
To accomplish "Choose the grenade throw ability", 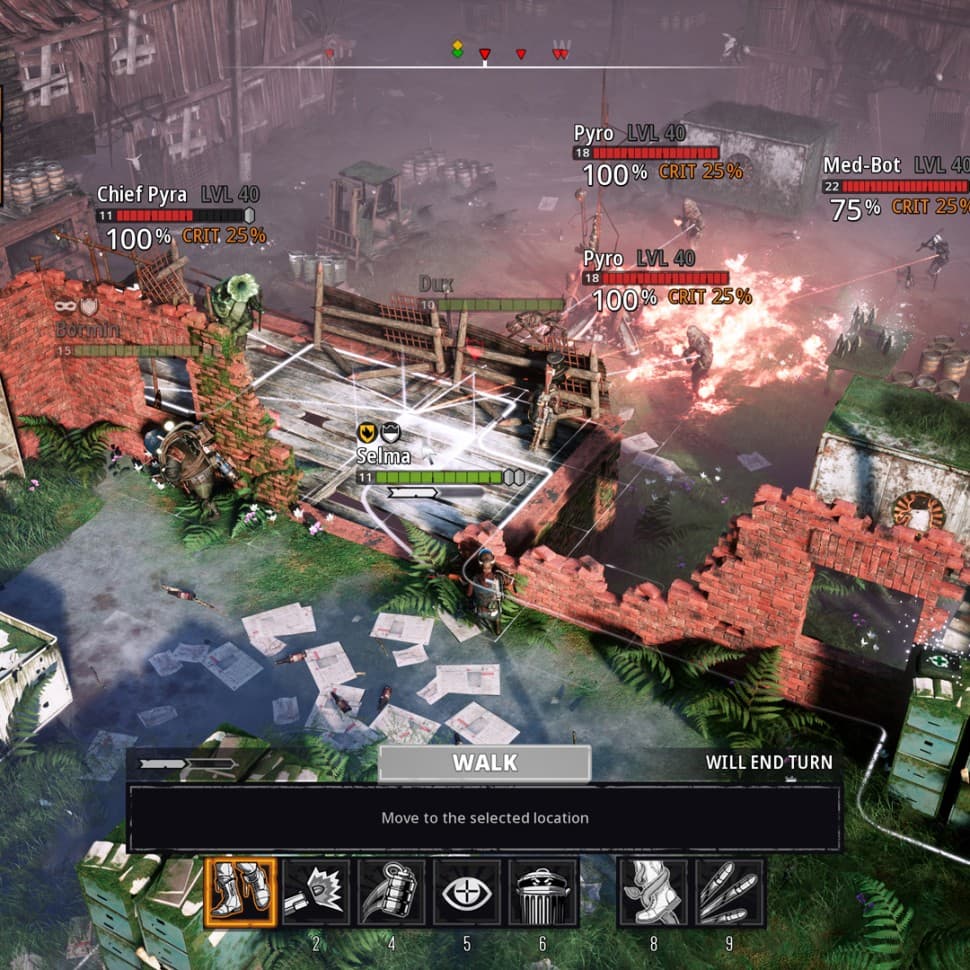I will pos(392,892).
